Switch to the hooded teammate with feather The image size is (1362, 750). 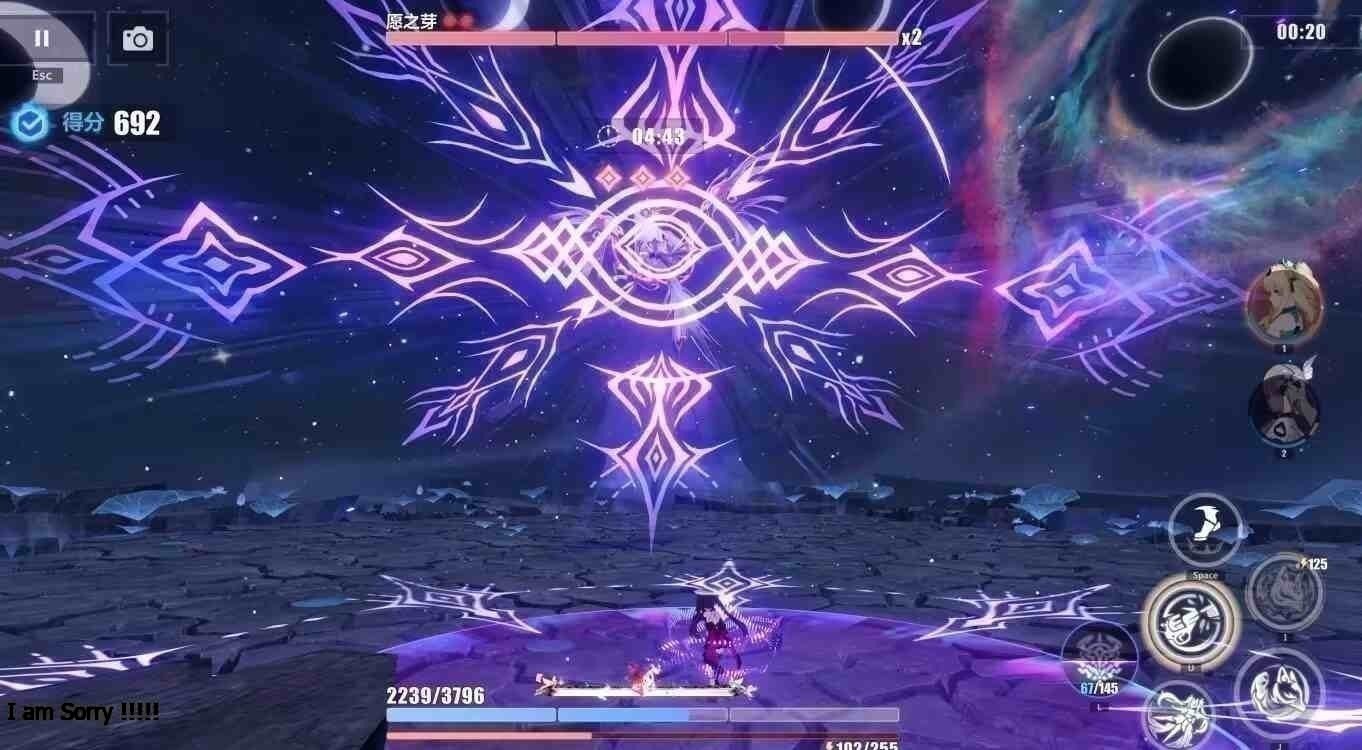click(1284, 405)
